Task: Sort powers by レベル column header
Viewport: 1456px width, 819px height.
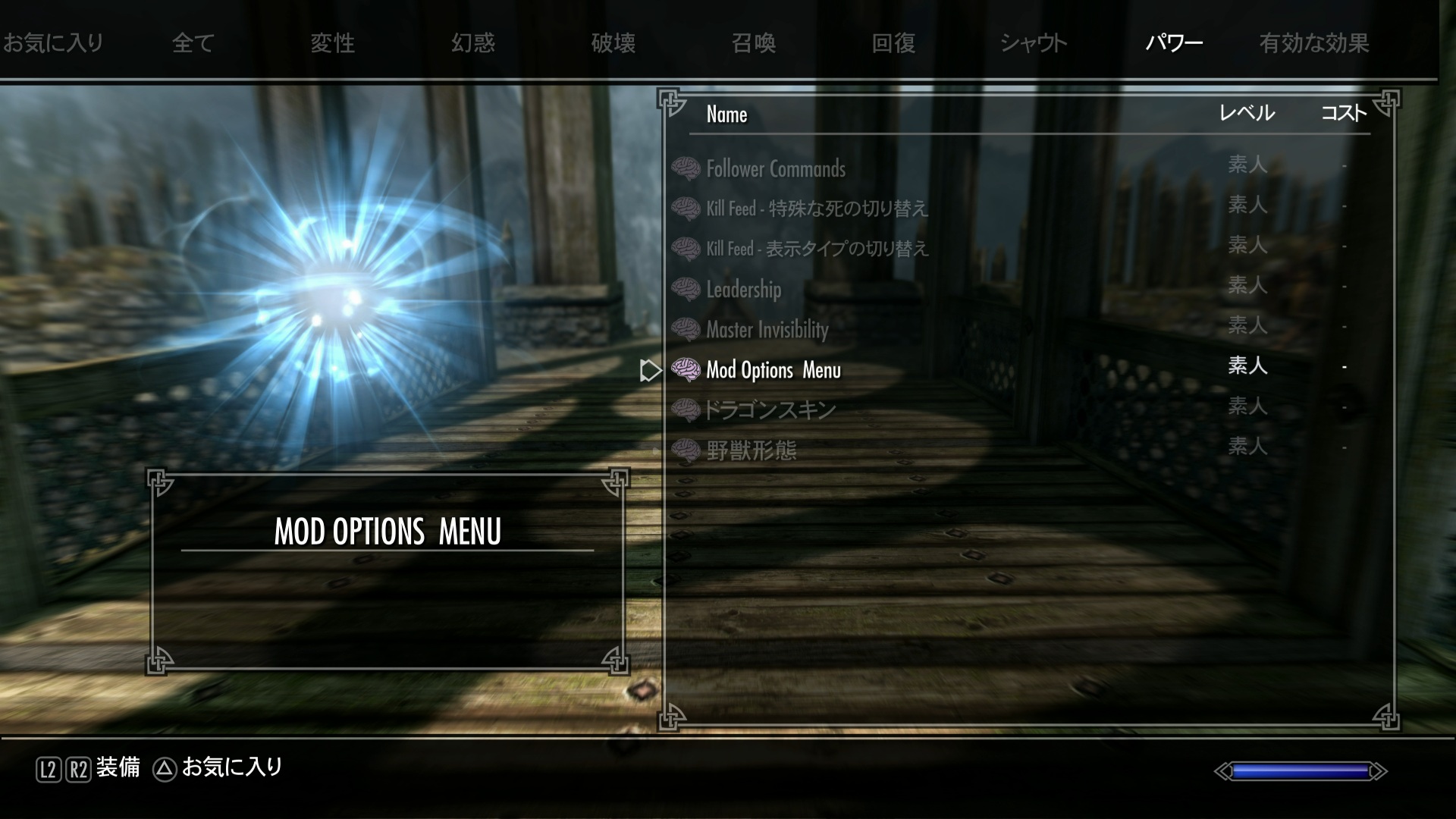Action: pyautogui.click(x=1247, y=114)
